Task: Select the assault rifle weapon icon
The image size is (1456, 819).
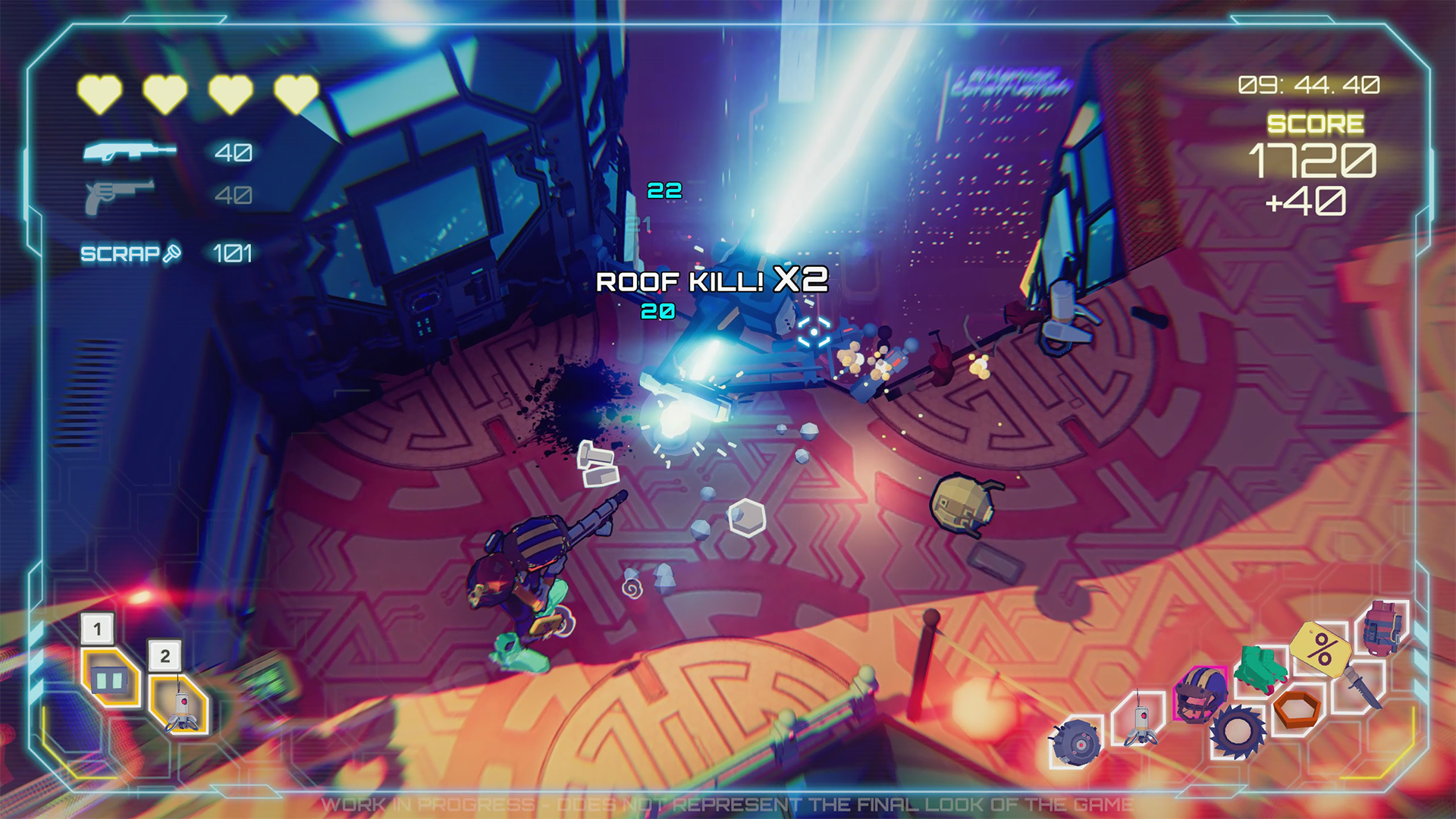Action: click(128, 152)
